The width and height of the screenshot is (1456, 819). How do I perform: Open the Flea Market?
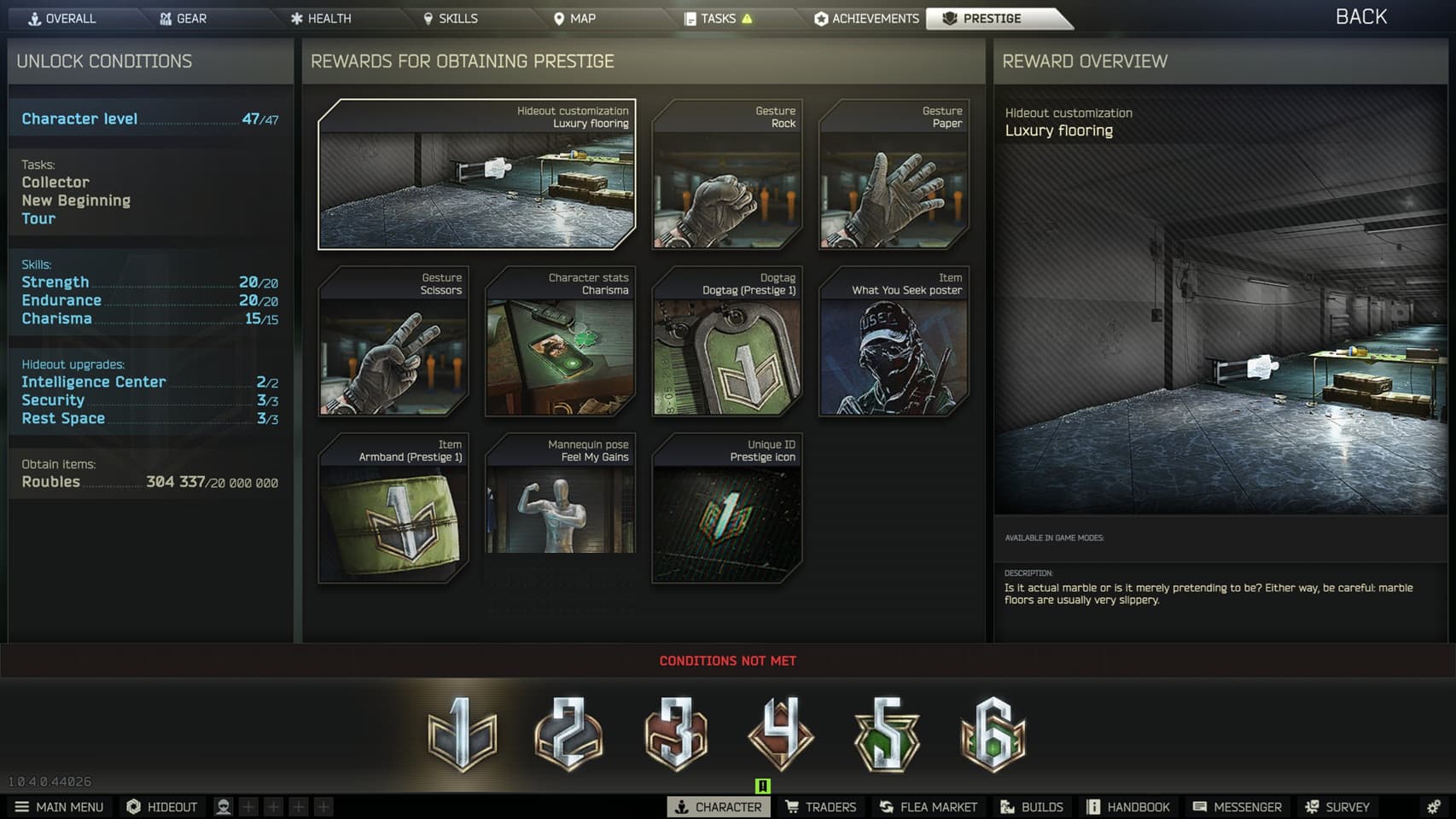coord(928,806)
